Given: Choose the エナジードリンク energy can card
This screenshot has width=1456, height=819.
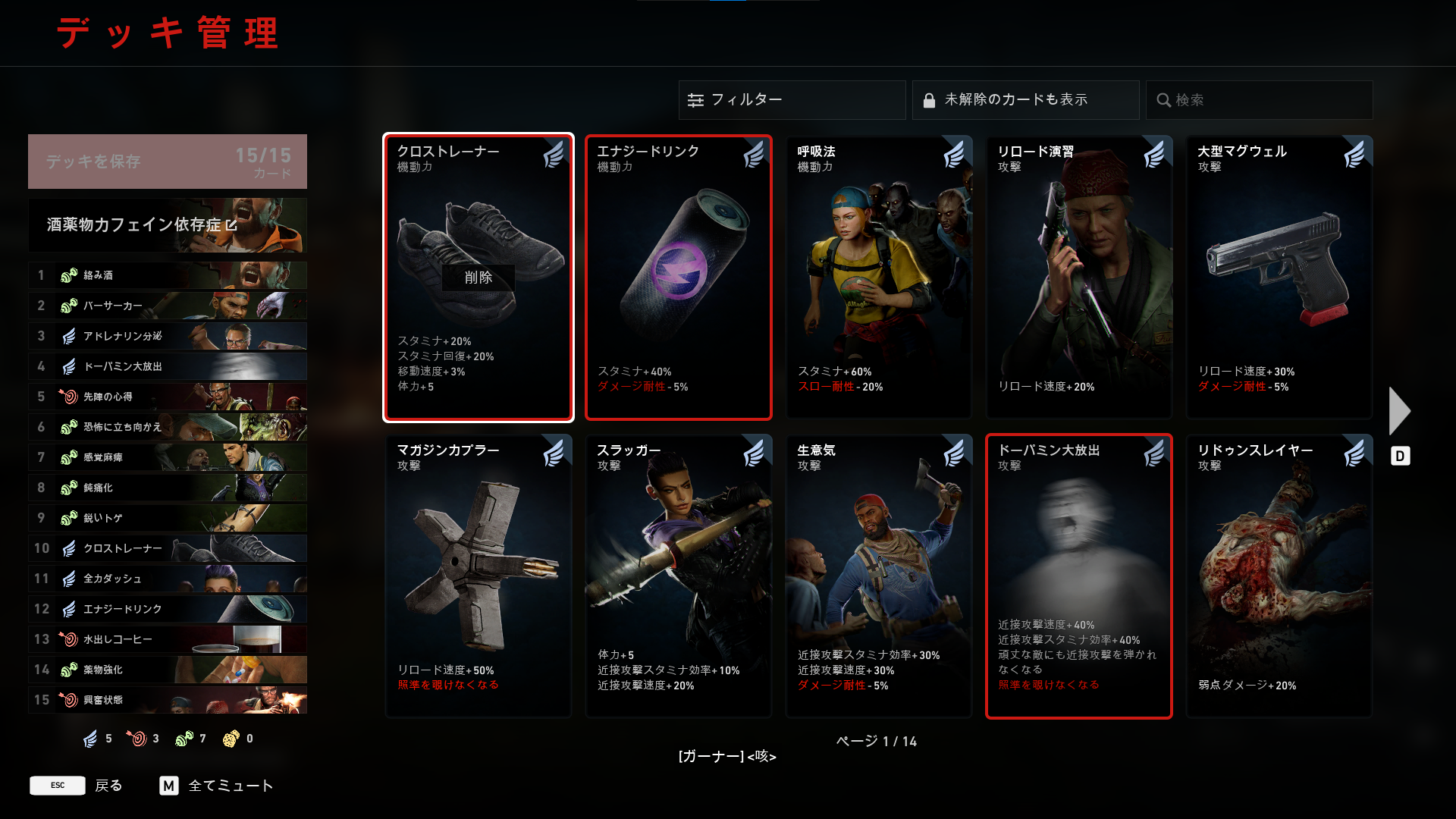Looking at the screenshot, I should point(679,277).
